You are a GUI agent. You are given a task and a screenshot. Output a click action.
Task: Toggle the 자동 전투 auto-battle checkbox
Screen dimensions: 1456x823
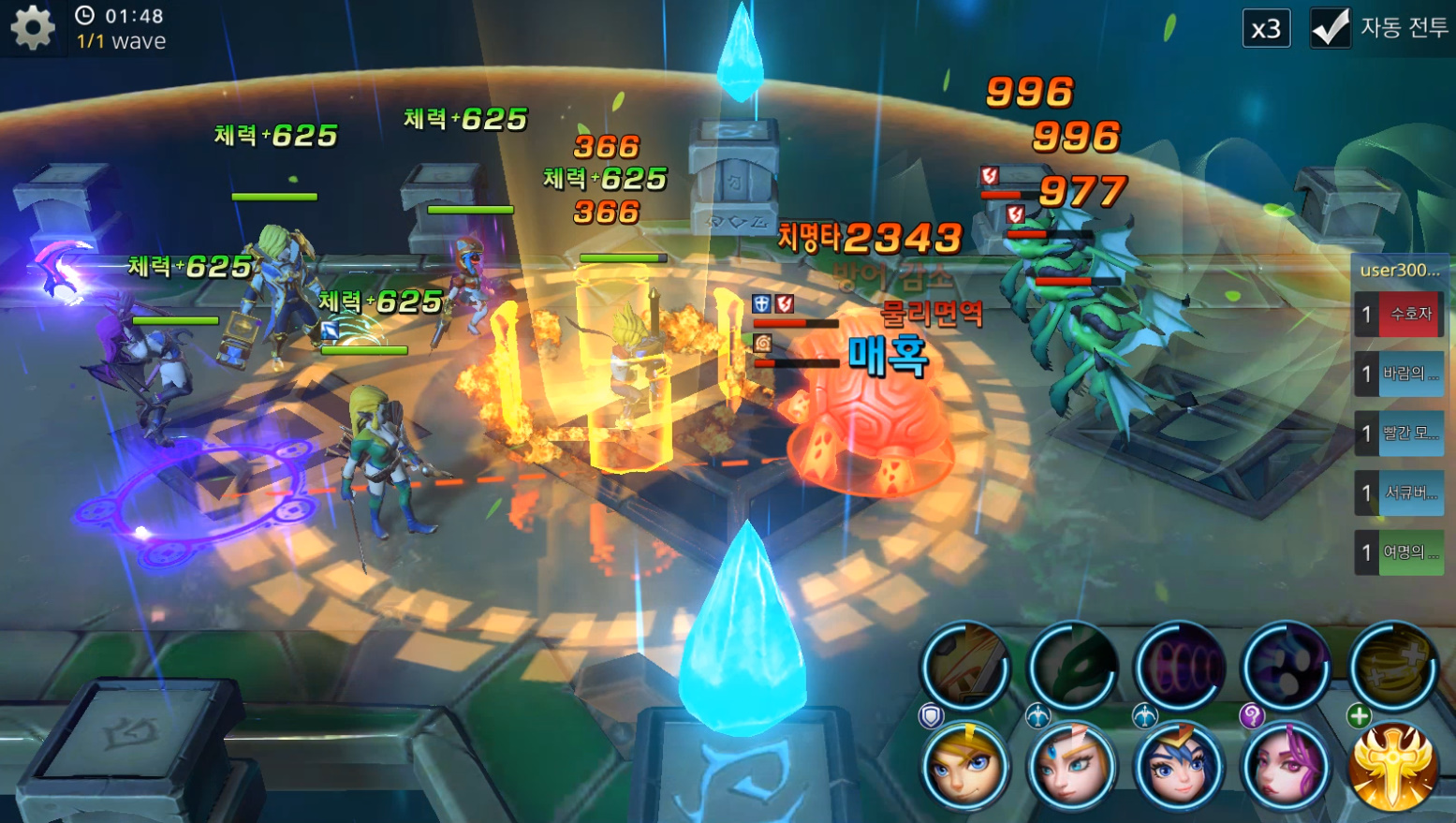click(1330, 27)
